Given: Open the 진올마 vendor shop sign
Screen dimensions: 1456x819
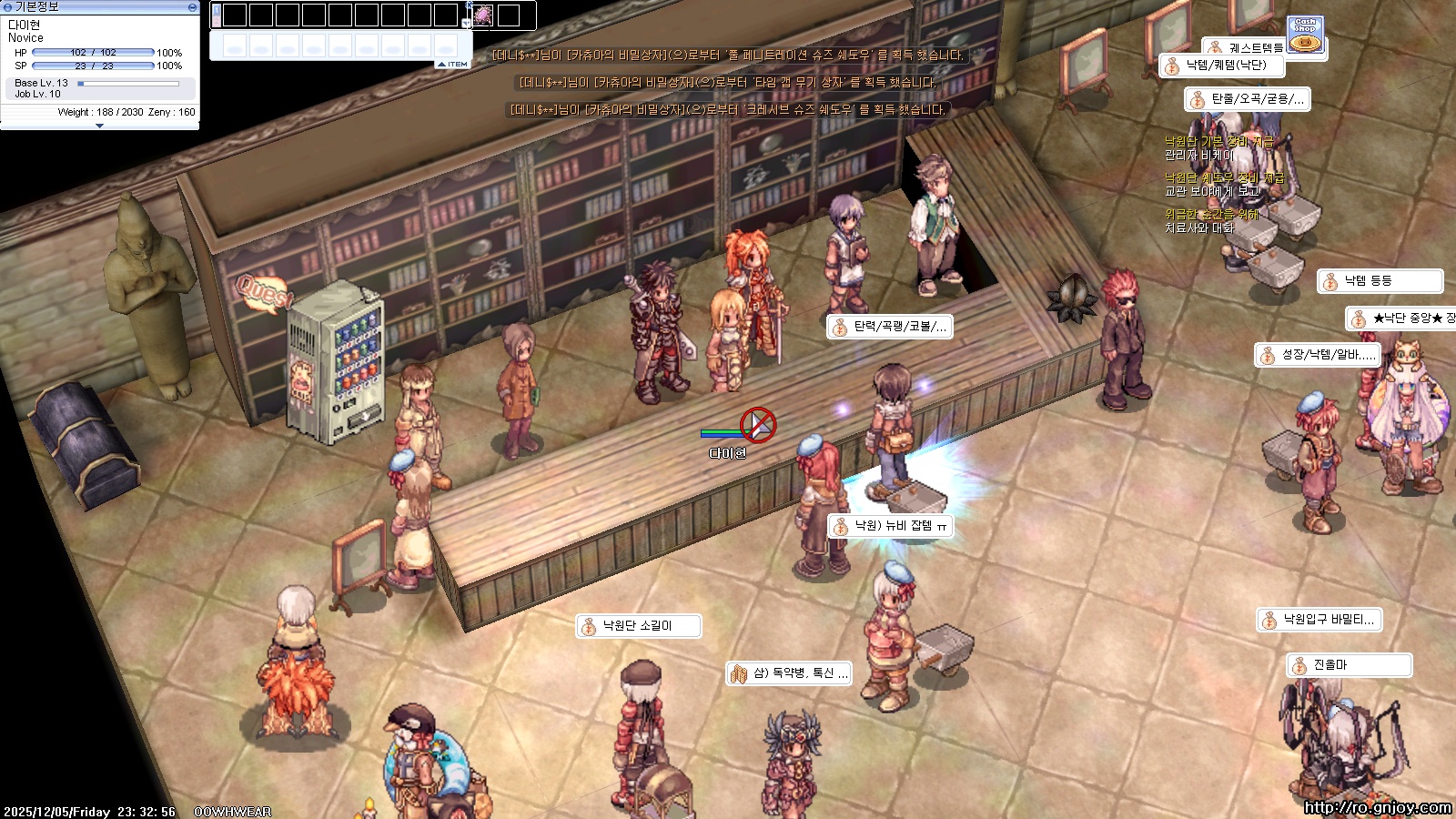Looking at the screenshot, I should click(1349, 665).
